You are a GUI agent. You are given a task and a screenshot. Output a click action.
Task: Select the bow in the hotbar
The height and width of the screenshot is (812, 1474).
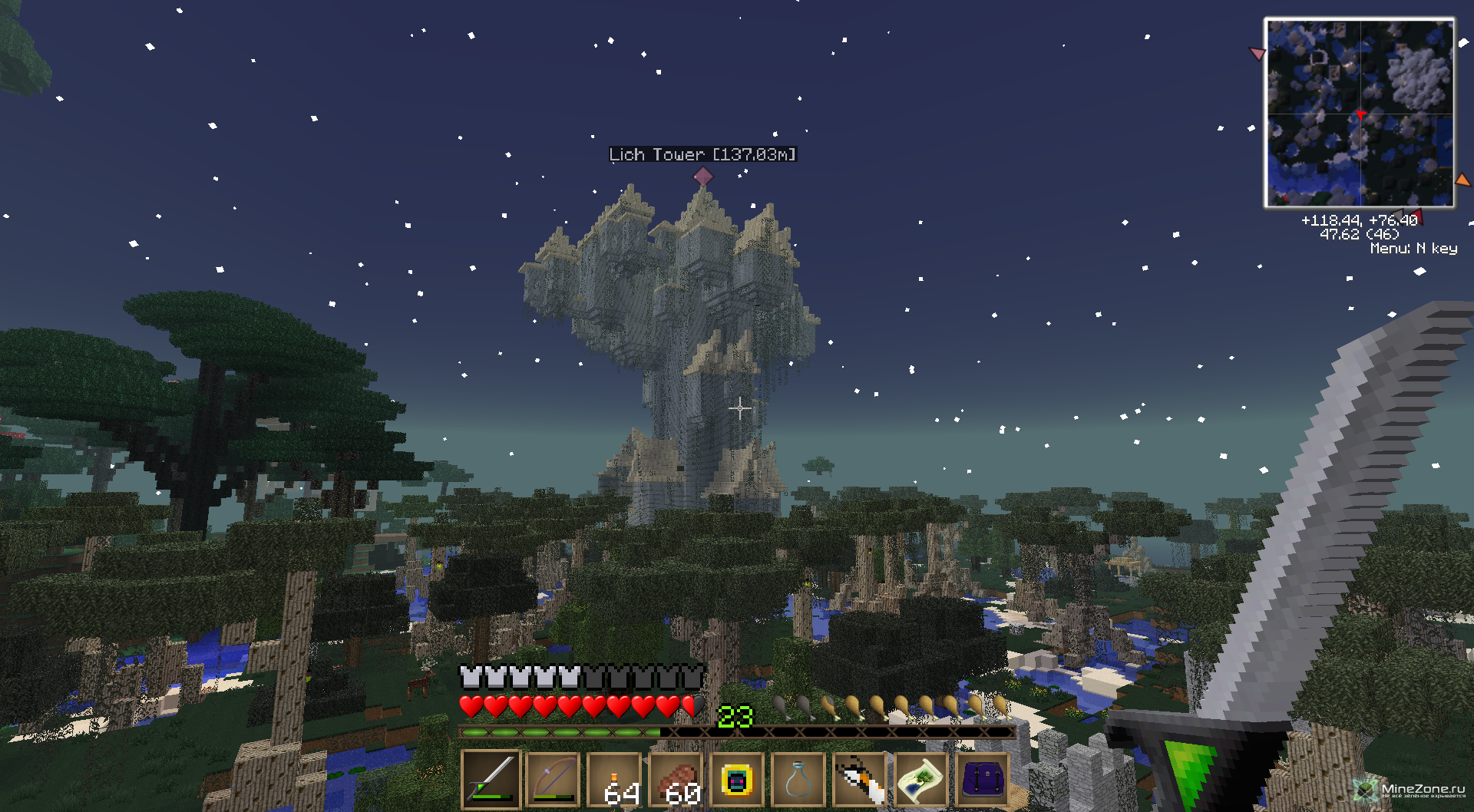[x=553, y=780]
